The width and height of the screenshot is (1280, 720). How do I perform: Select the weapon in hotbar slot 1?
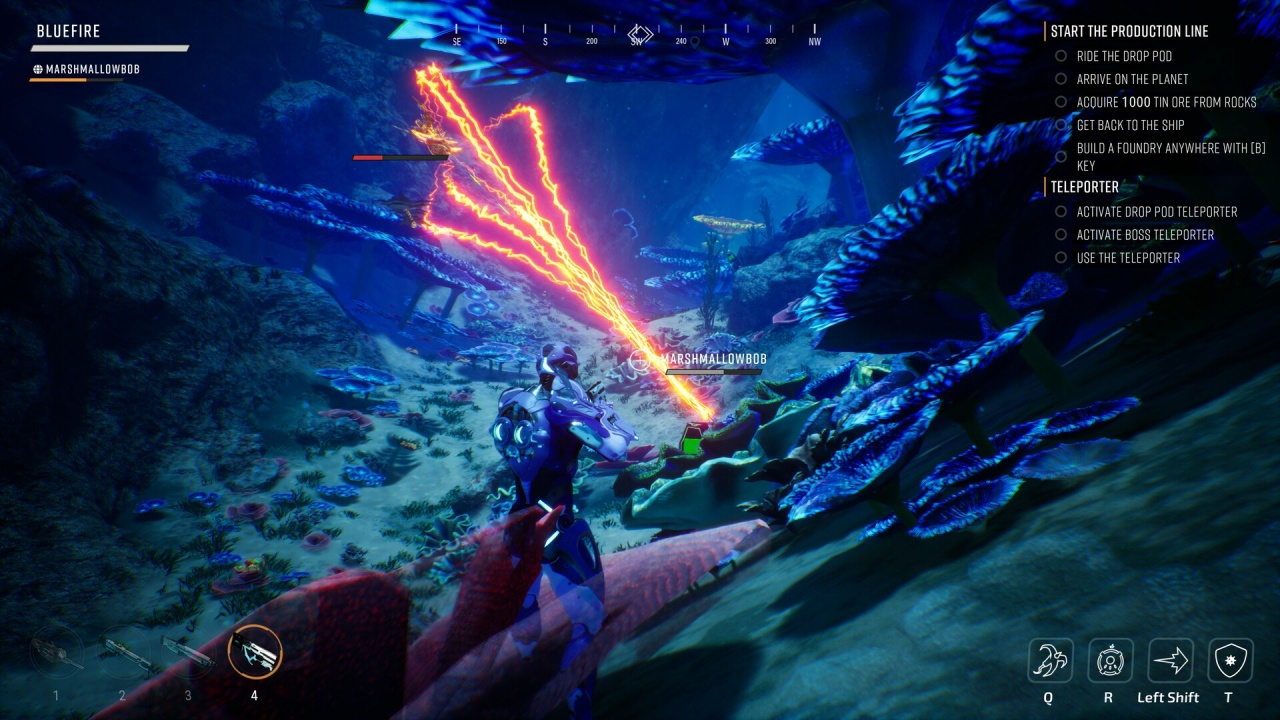56,654
